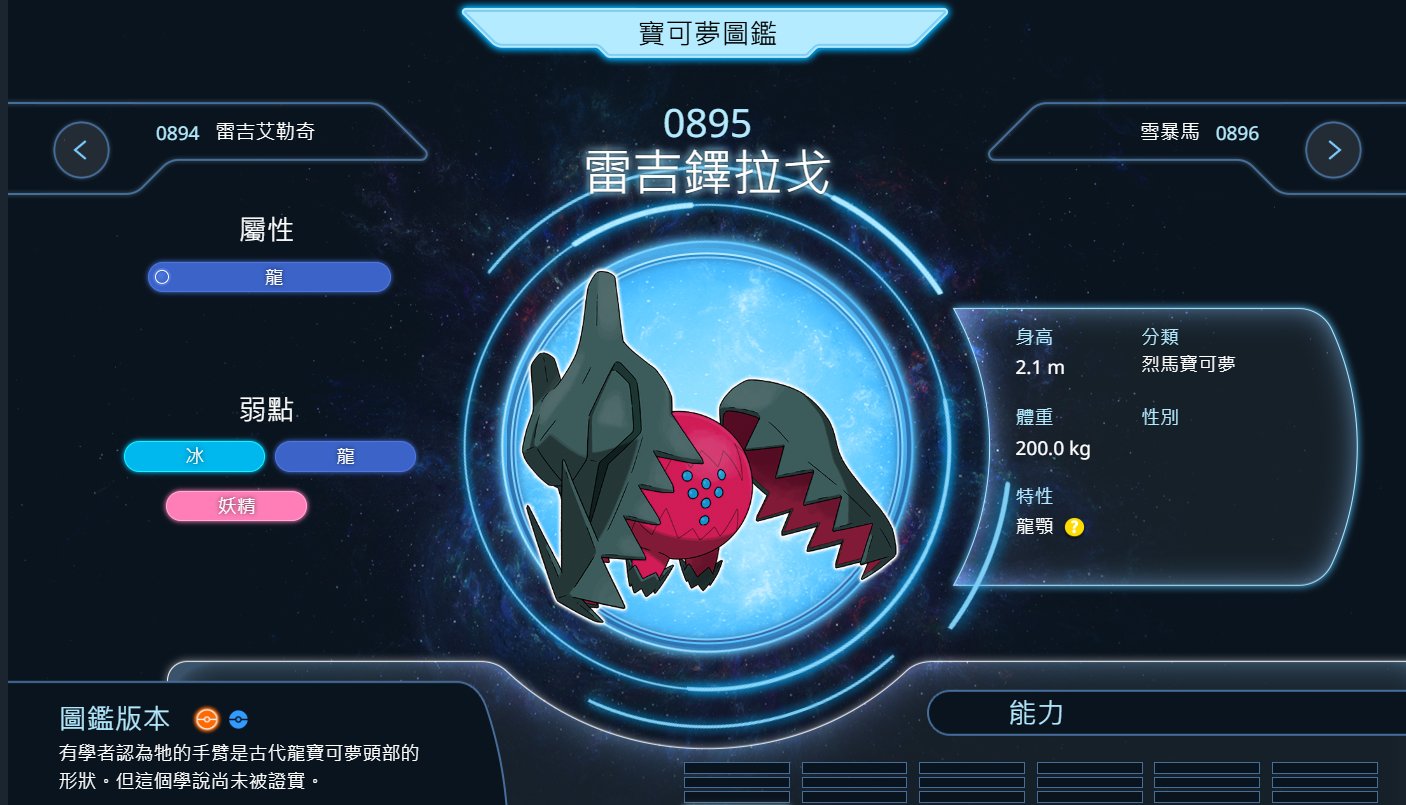Open the 0894 雷吉艾勒奇 entry

point(235,132)
